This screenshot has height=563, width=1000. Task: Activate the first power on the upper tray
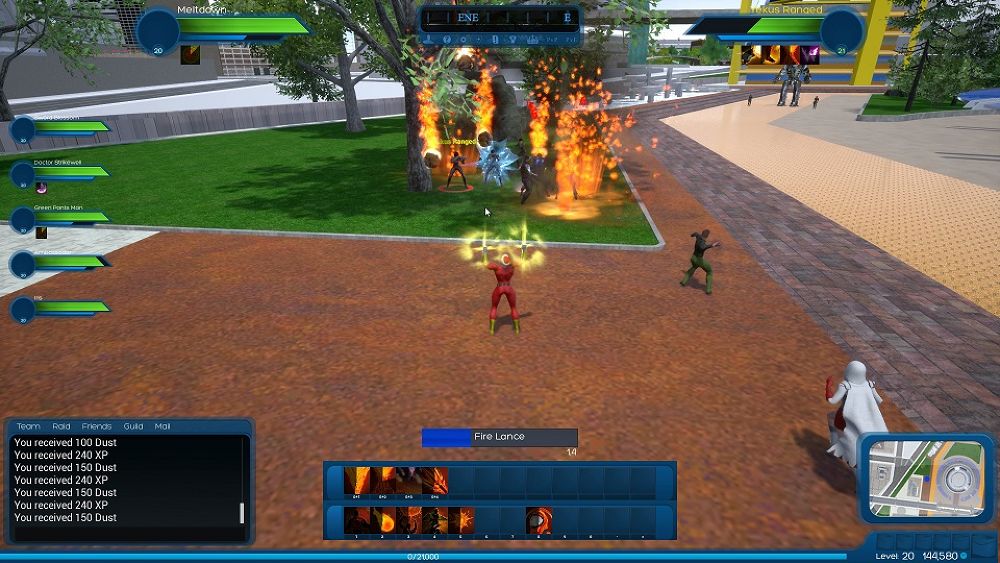tap(356, 481)
